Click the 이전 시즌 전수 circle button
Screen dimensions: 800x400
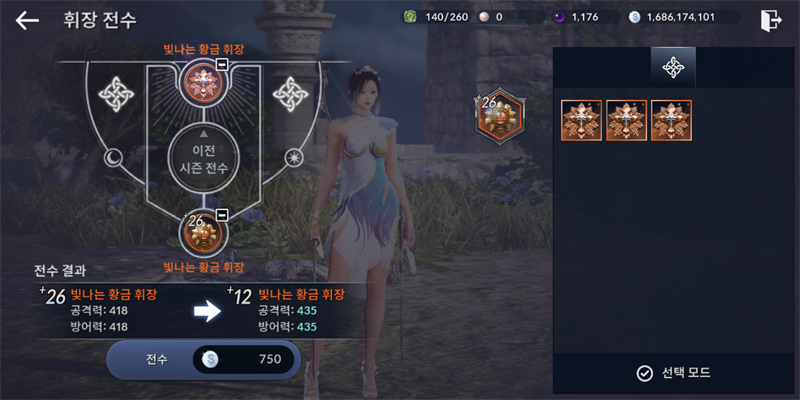tap(203, 159)
